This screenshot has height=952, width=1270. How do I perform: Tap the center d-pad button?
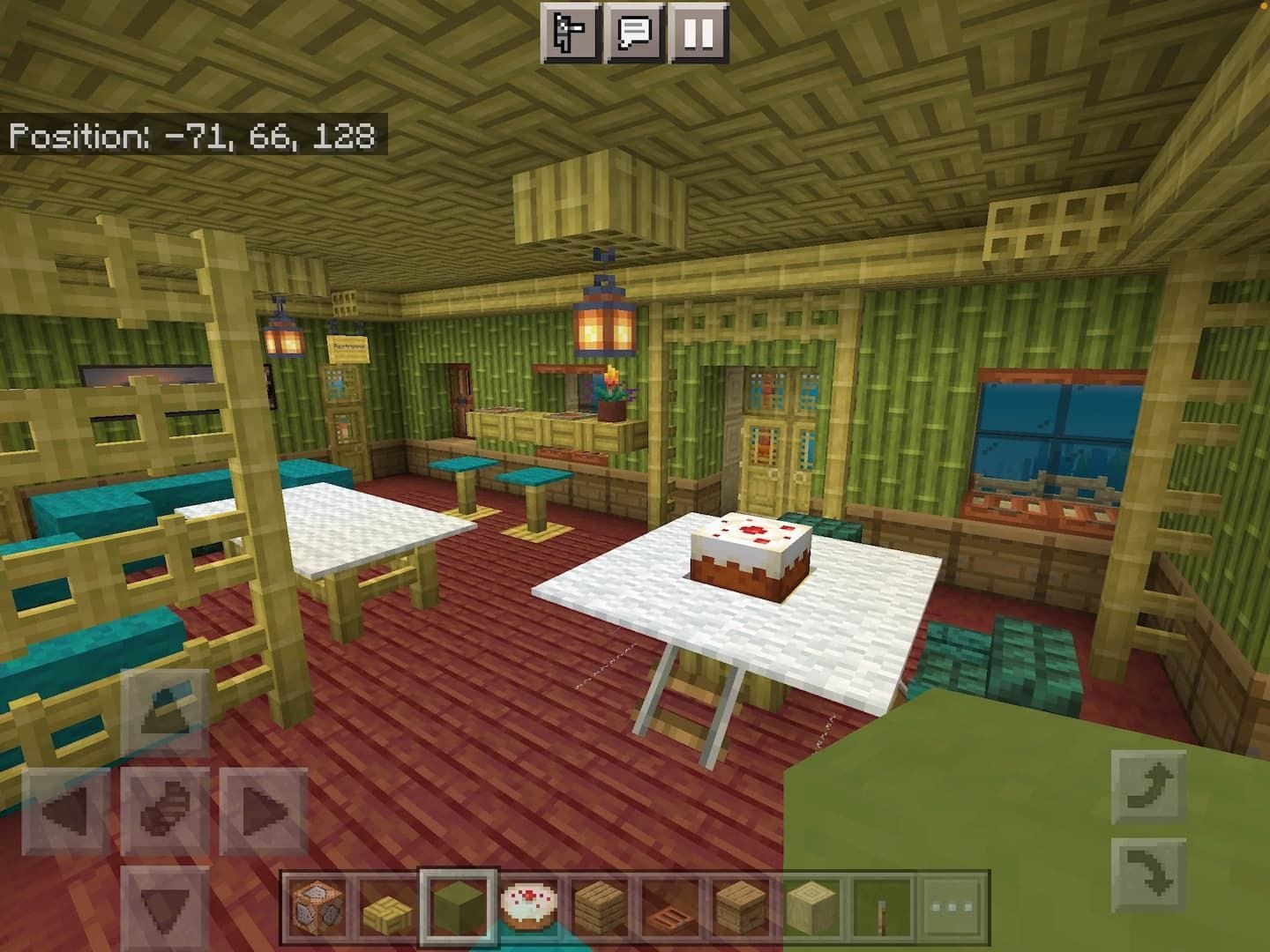(165, 811)
